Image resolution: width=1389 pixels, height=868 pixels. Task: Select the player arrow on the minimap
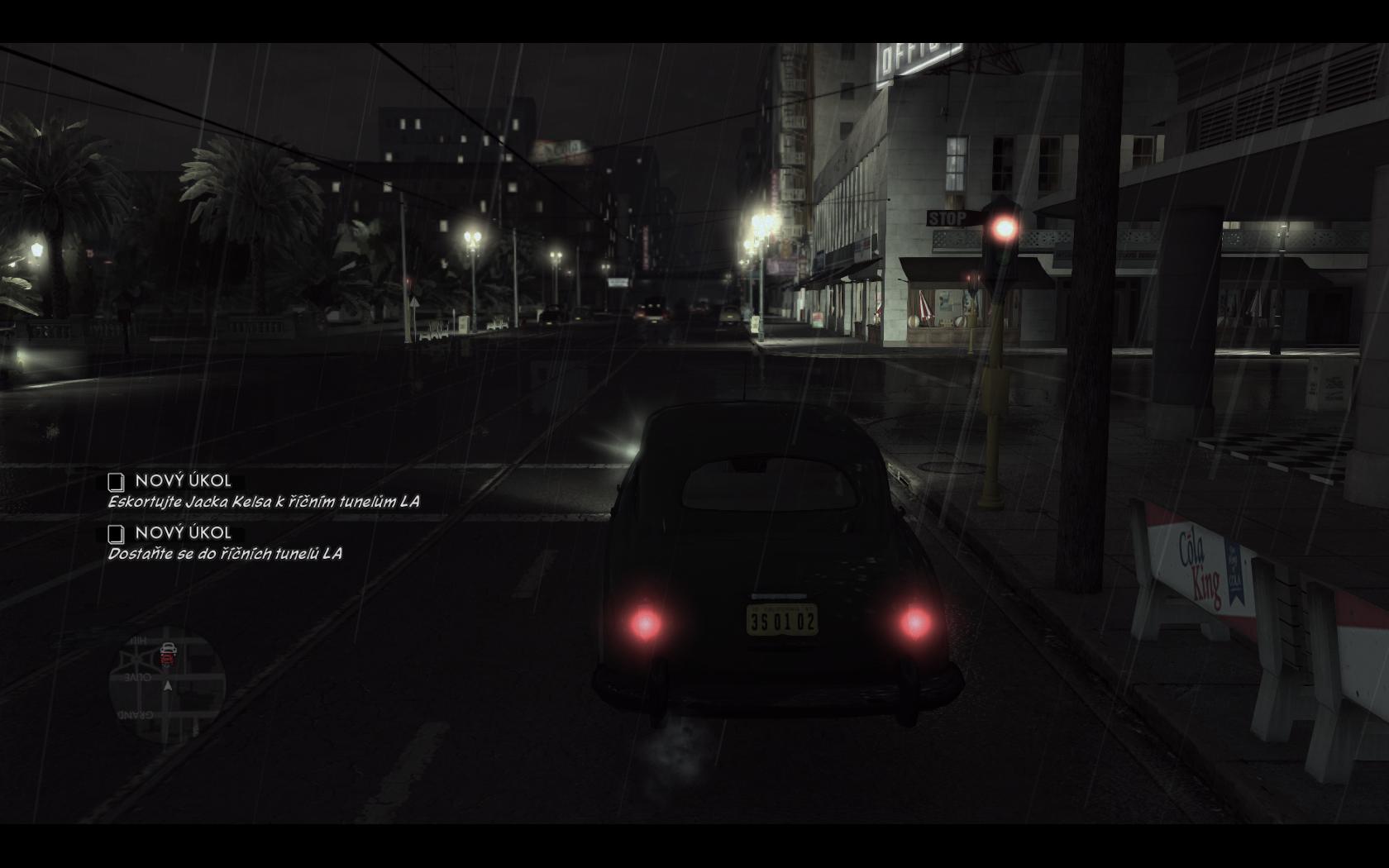coord(168,685)
